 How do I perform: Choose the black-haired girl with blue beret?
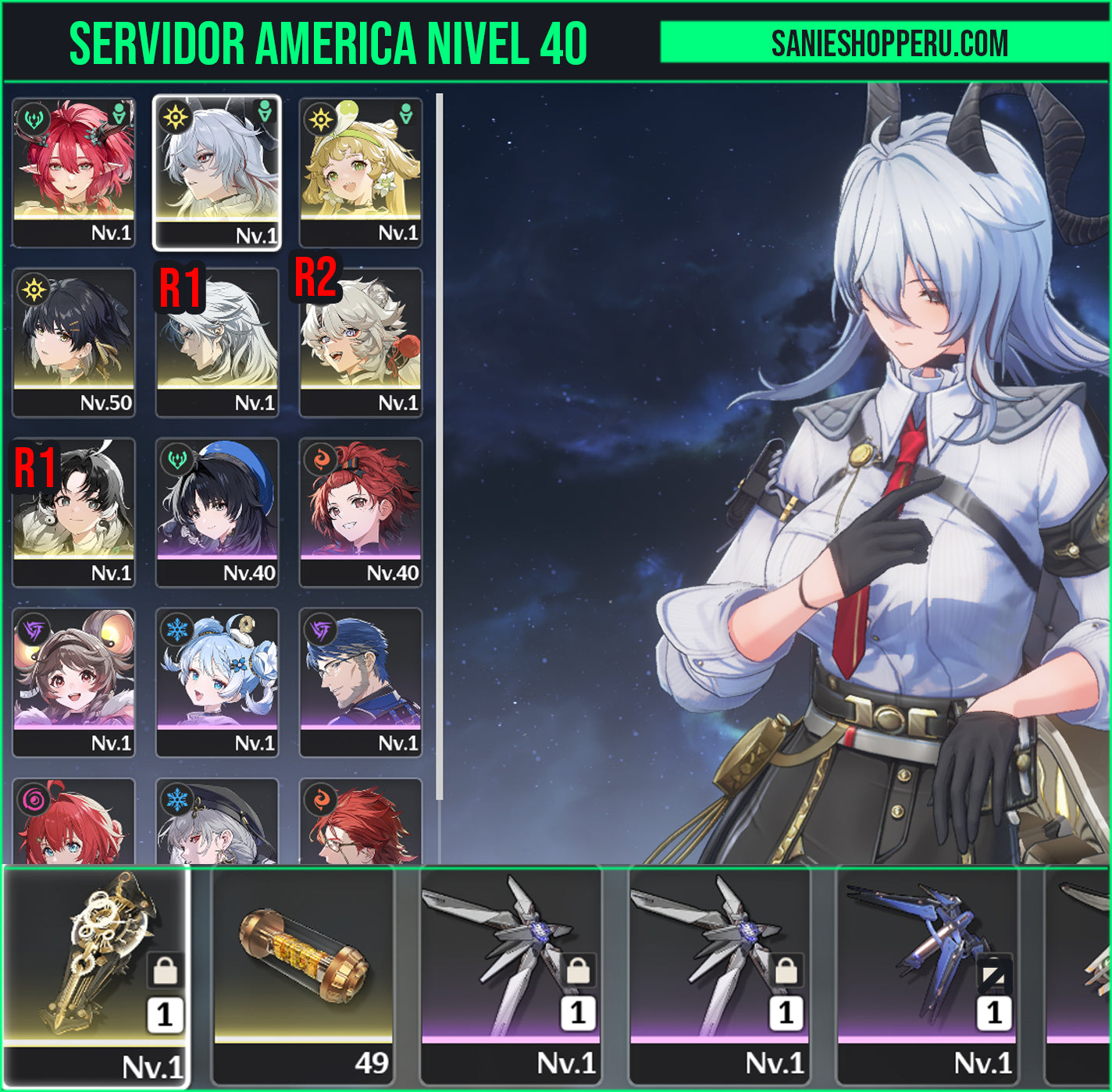point(217,512)
